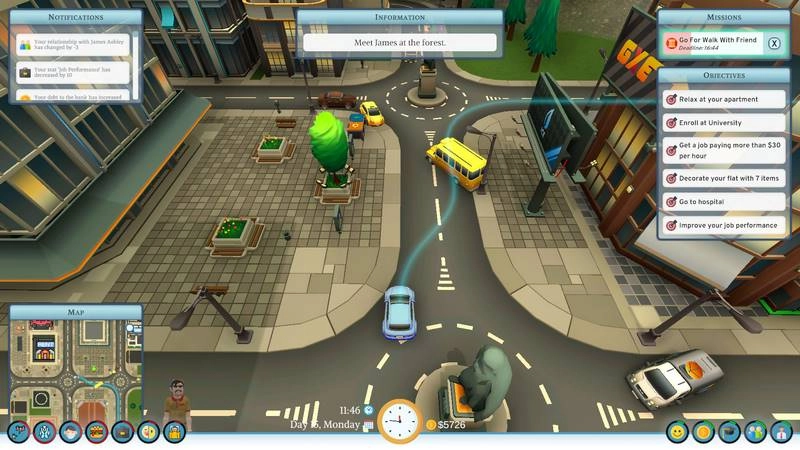View the Job Performance decreased notification

pos(76,72)
